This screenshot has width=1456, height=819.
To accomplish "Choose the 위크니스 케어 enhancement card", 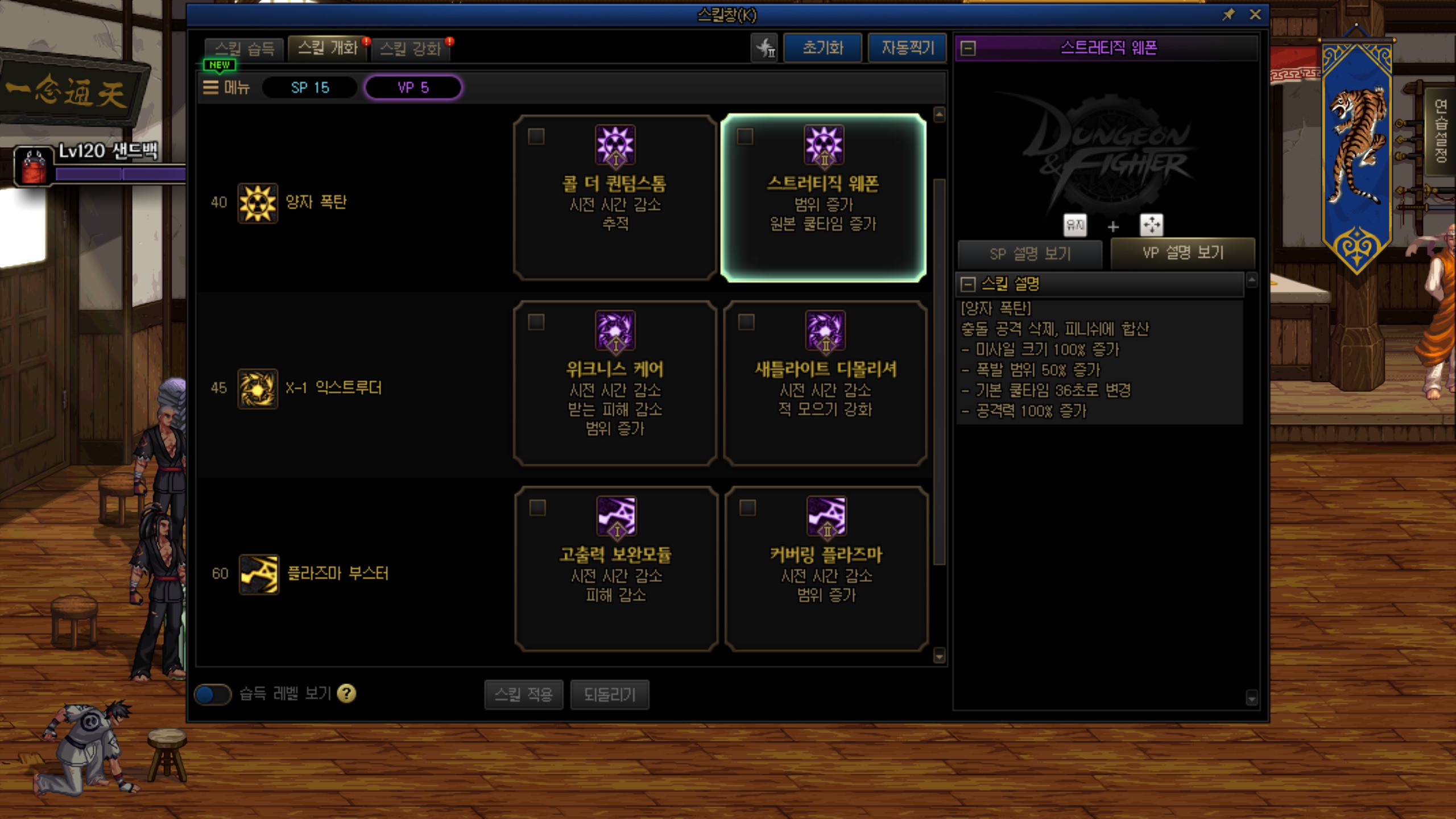I will (615, 383).
